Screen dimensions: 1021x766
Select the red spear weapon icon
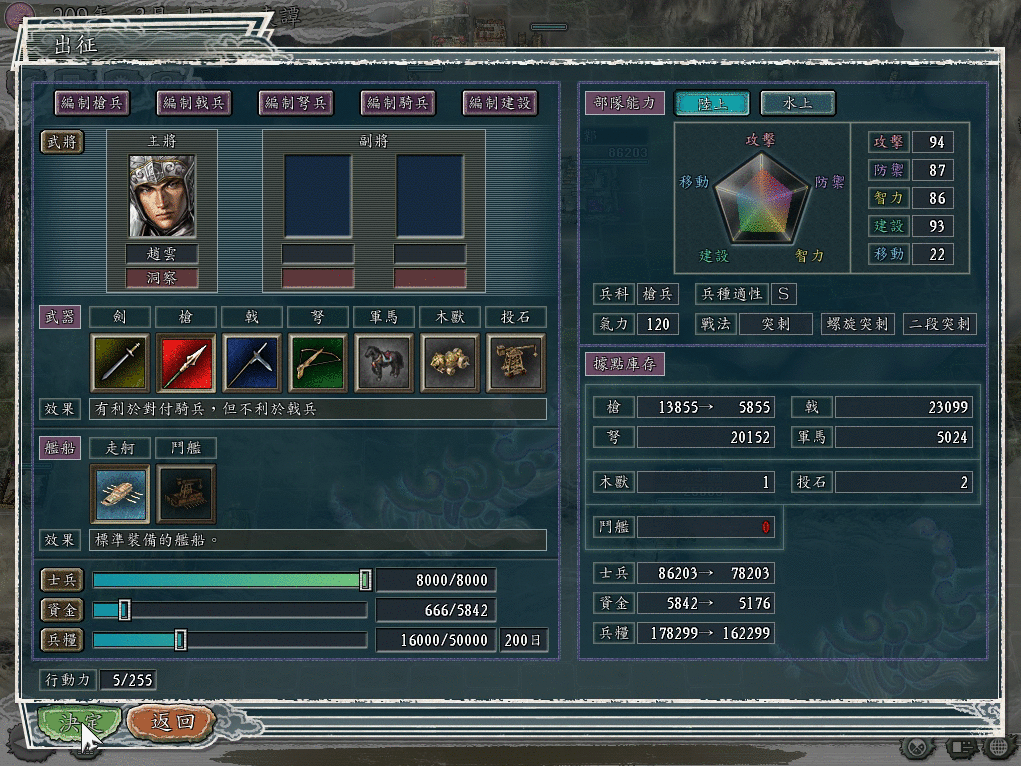click(186, 362)
